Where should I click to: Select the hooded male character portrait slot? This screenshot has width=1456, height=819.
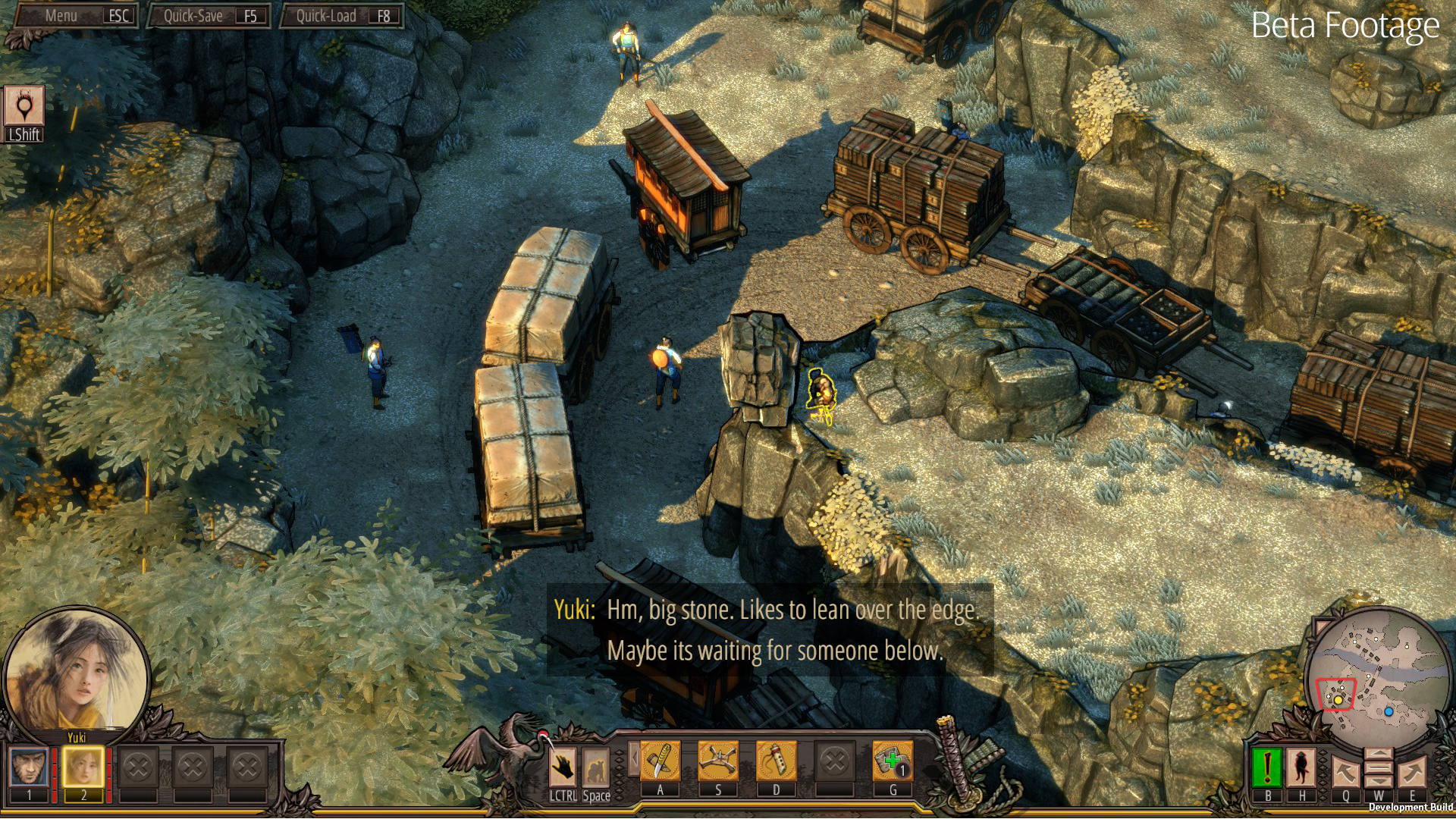click(x=30, y=767)
